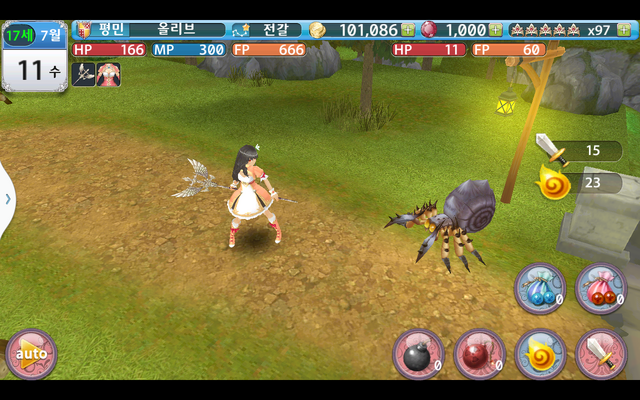Add gold with the coin plus button

pos(408,30)
